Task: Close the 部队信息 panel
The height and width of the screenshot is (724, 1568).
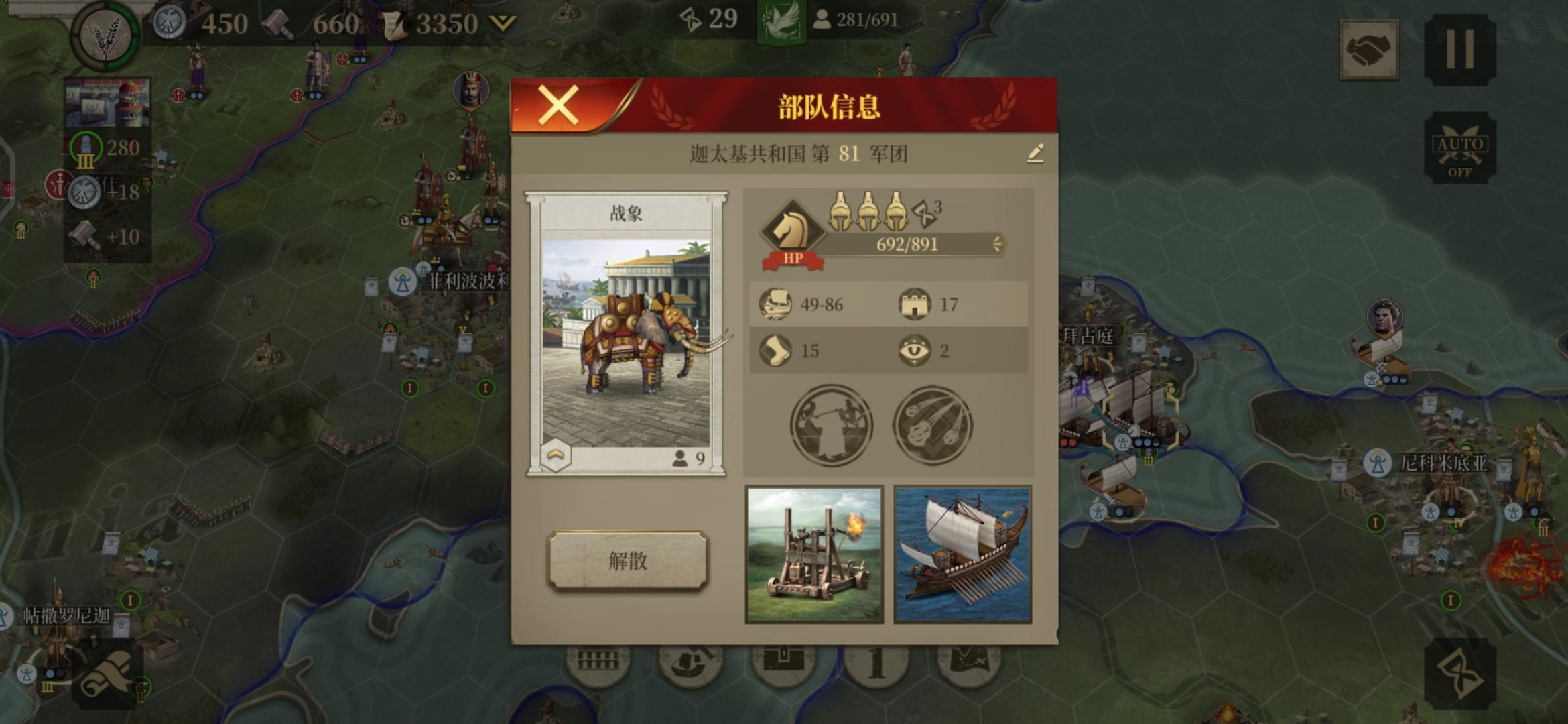Action: (x=557, y=106)
